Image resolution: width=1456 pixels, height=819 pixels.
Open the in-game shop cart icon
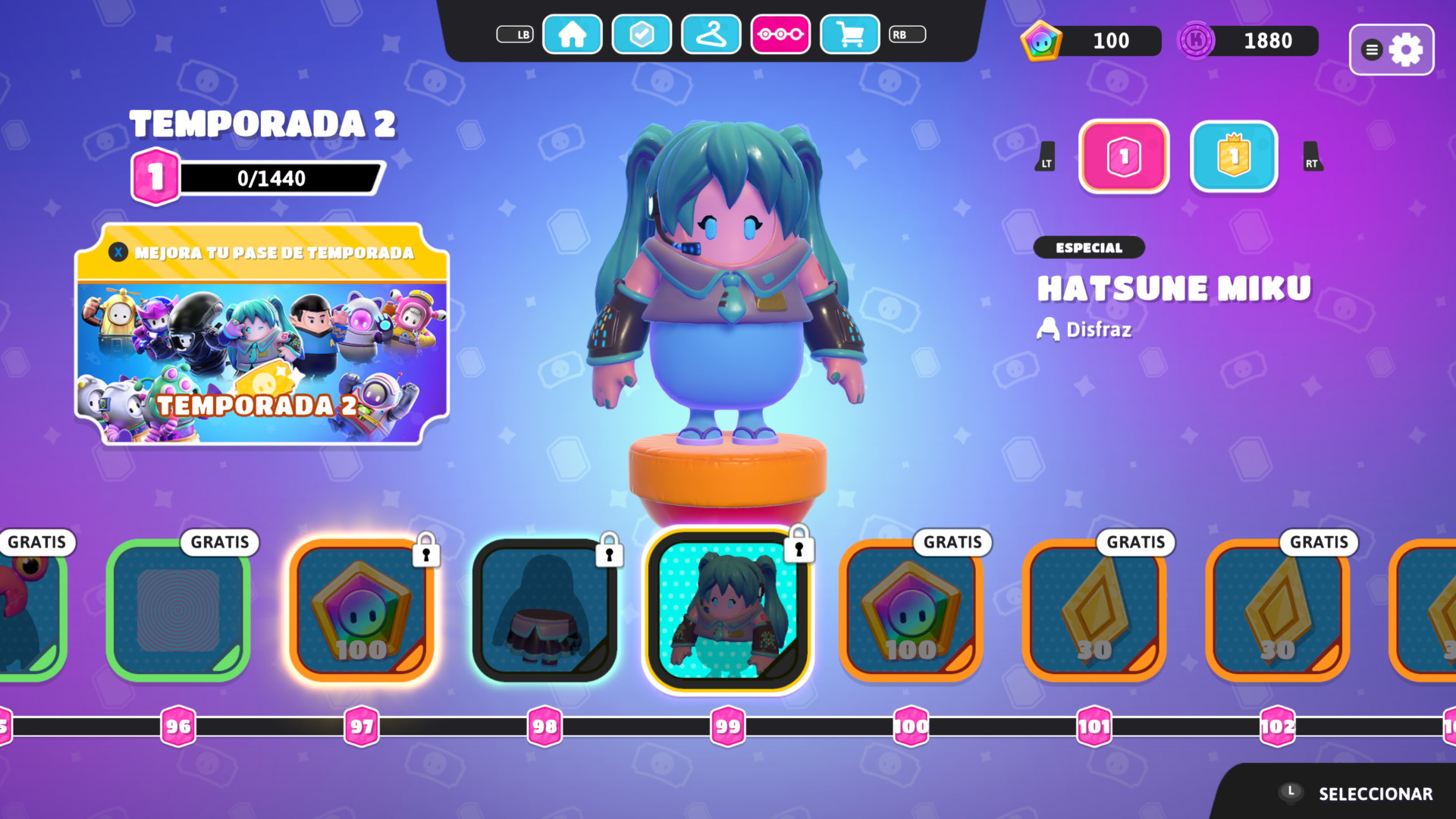pyautogui.click(x=849, y=34)
